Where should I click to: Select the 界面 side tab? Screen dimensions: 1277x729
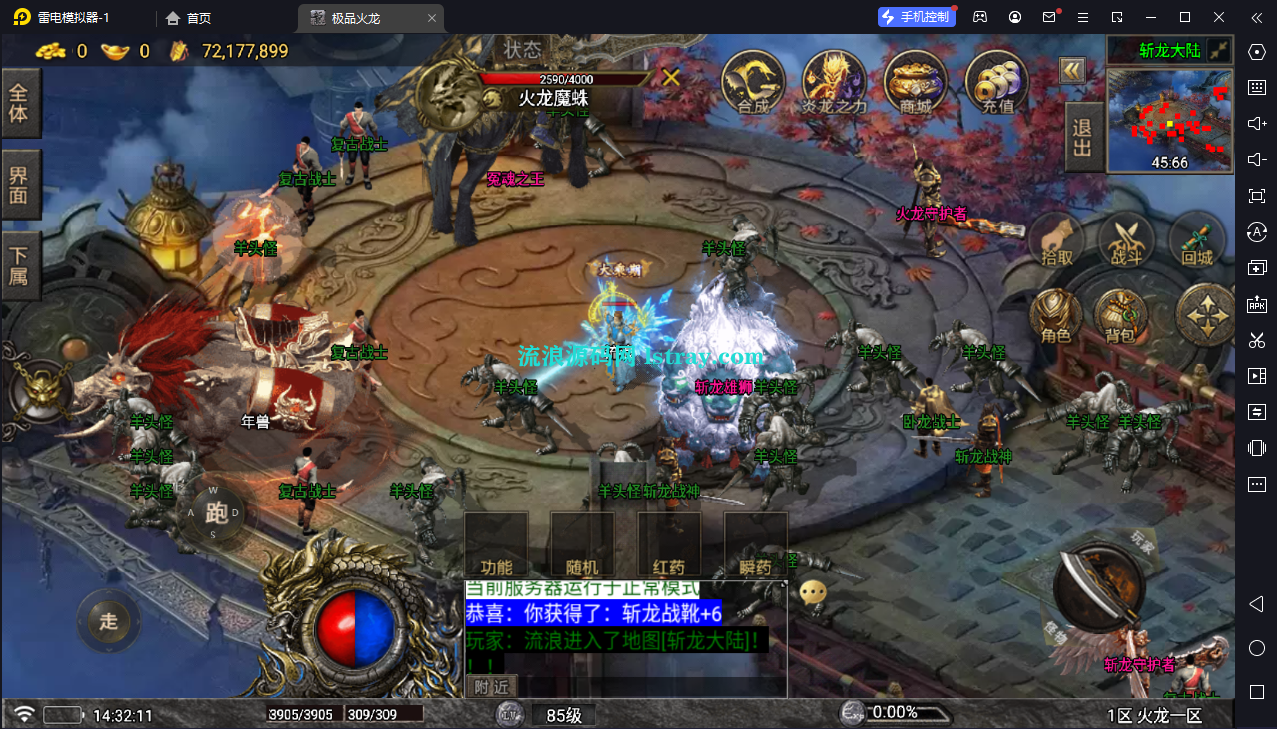19,184
